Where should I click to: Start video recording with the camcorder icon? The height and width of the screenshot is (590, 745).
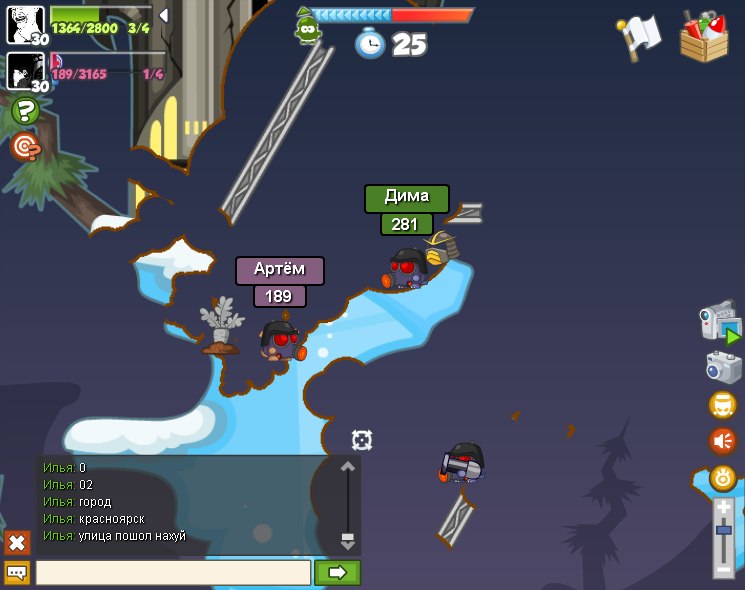pyautogui.click(x=720, y=323)
